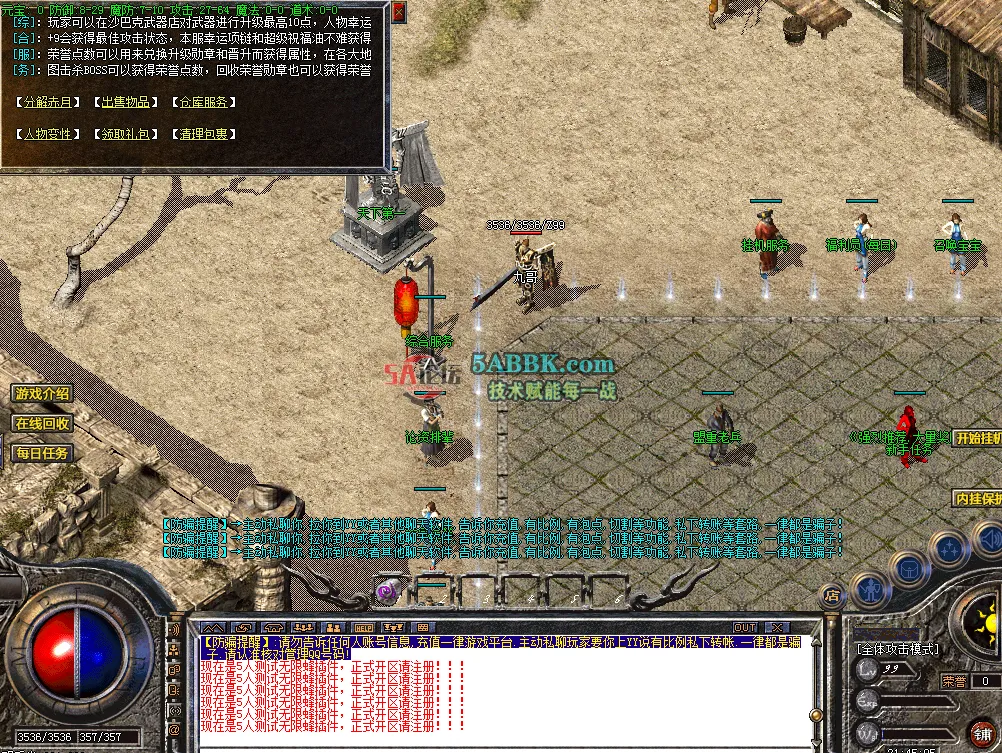Switch the 全体攻击模式 attack mode
The image size is (1002, 753).
(x=897, y=648)
